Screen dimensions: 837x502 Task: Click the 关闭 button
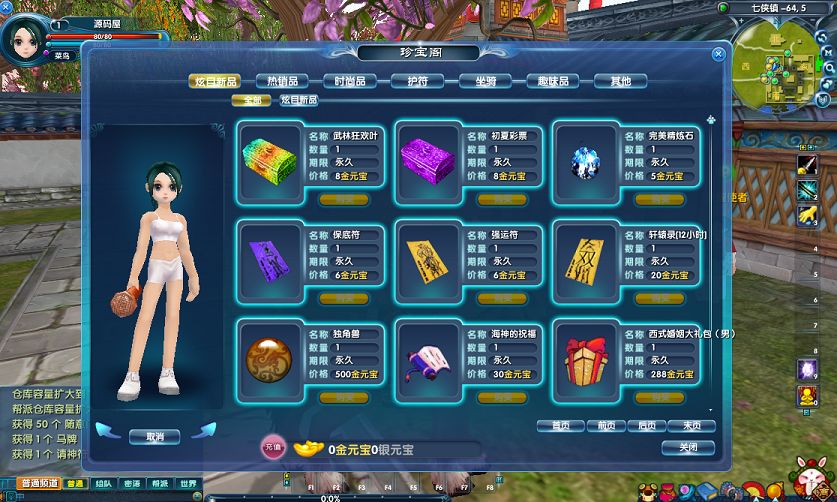[x=689, y=447]
